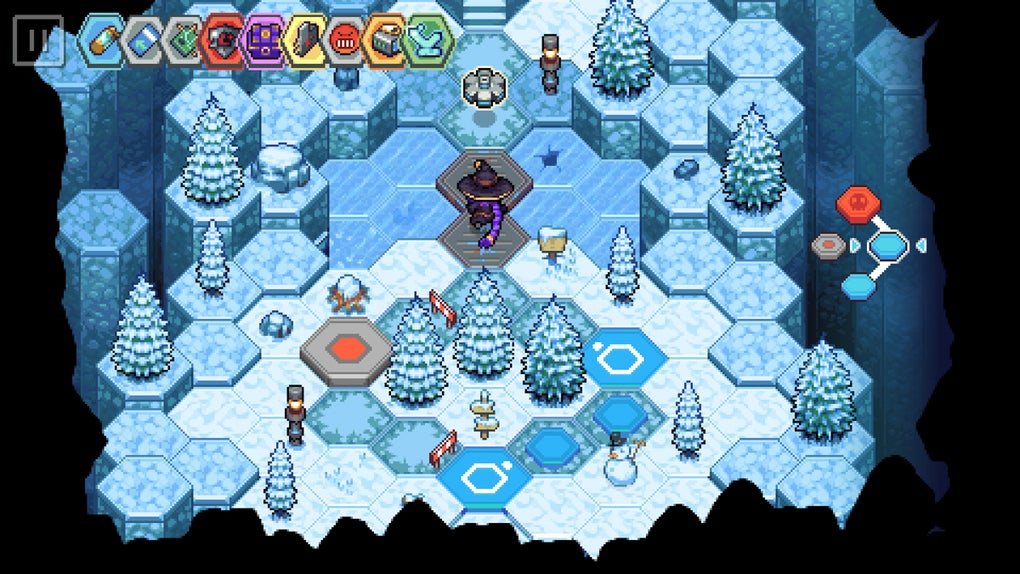Screen dimensions: 1020x574
Task: Choose the green spellbook icon
Action: tap(183, 41)
